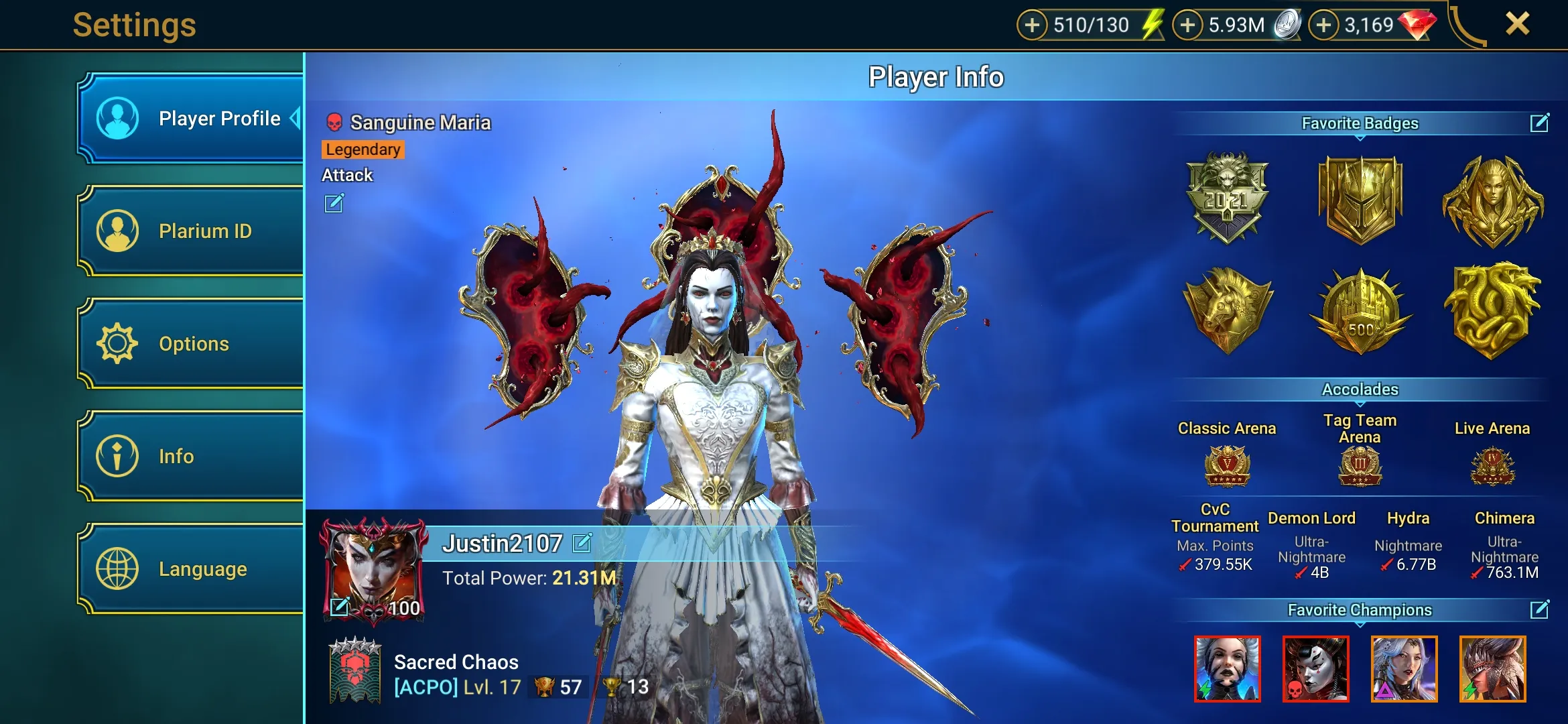The height and width of the screenshot is (724, 1568).
Task: Open the Language settings
Action: pyautogui.click(x=191, y=569)
